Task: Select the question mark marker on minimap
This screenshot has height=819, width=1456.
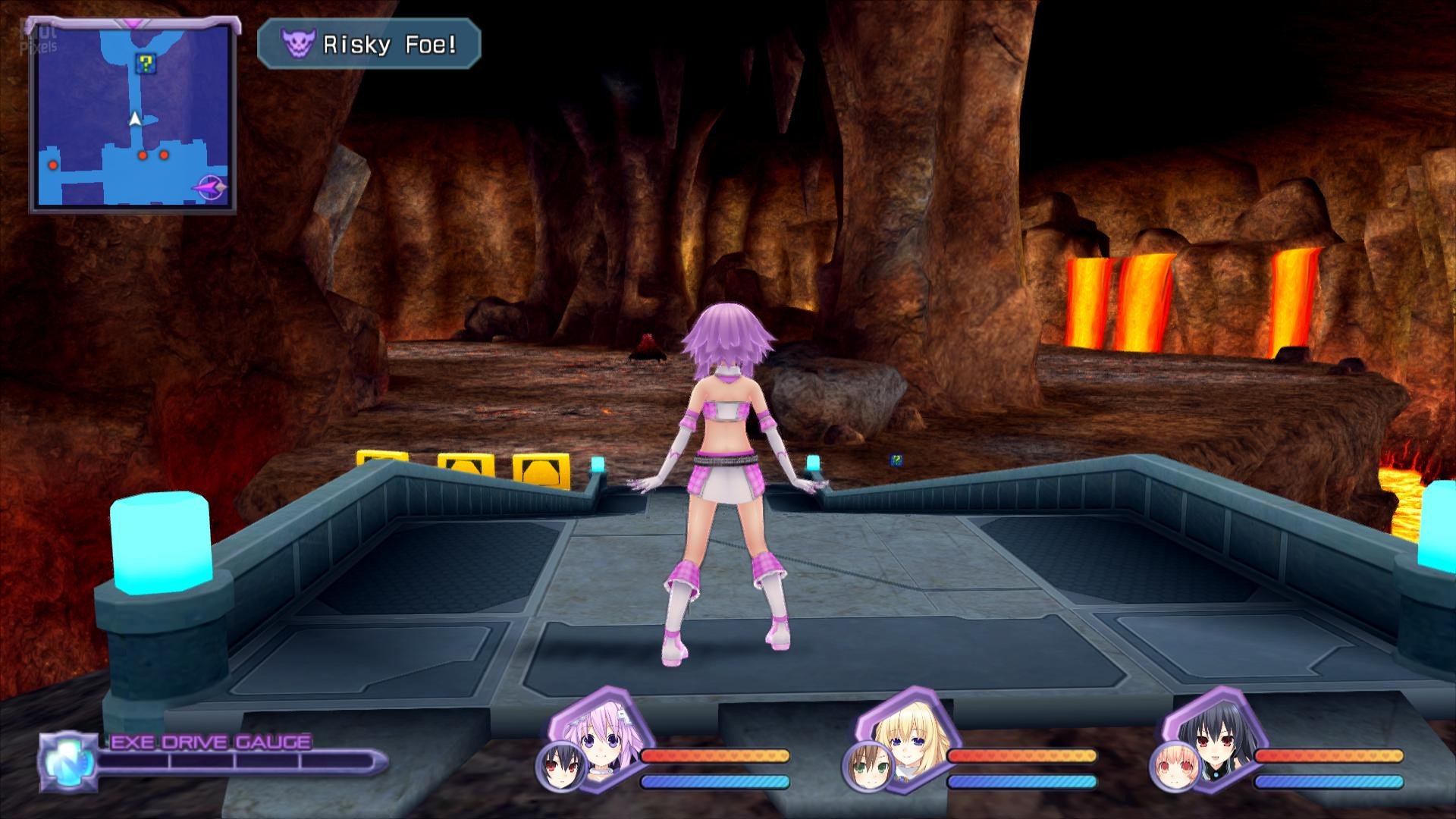Action: (143, 64)
